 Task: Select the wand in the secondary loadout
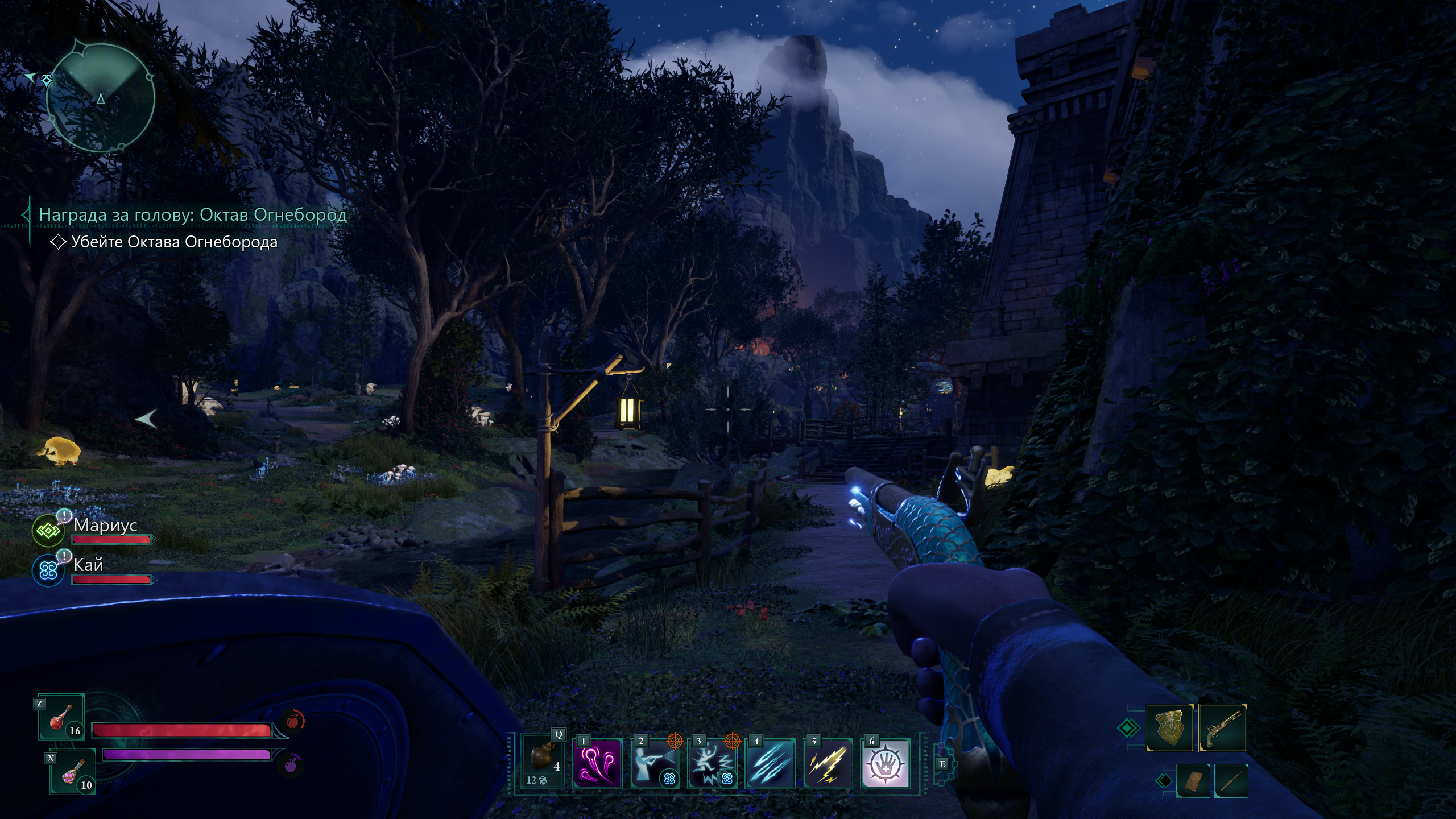coord(1231,781)
